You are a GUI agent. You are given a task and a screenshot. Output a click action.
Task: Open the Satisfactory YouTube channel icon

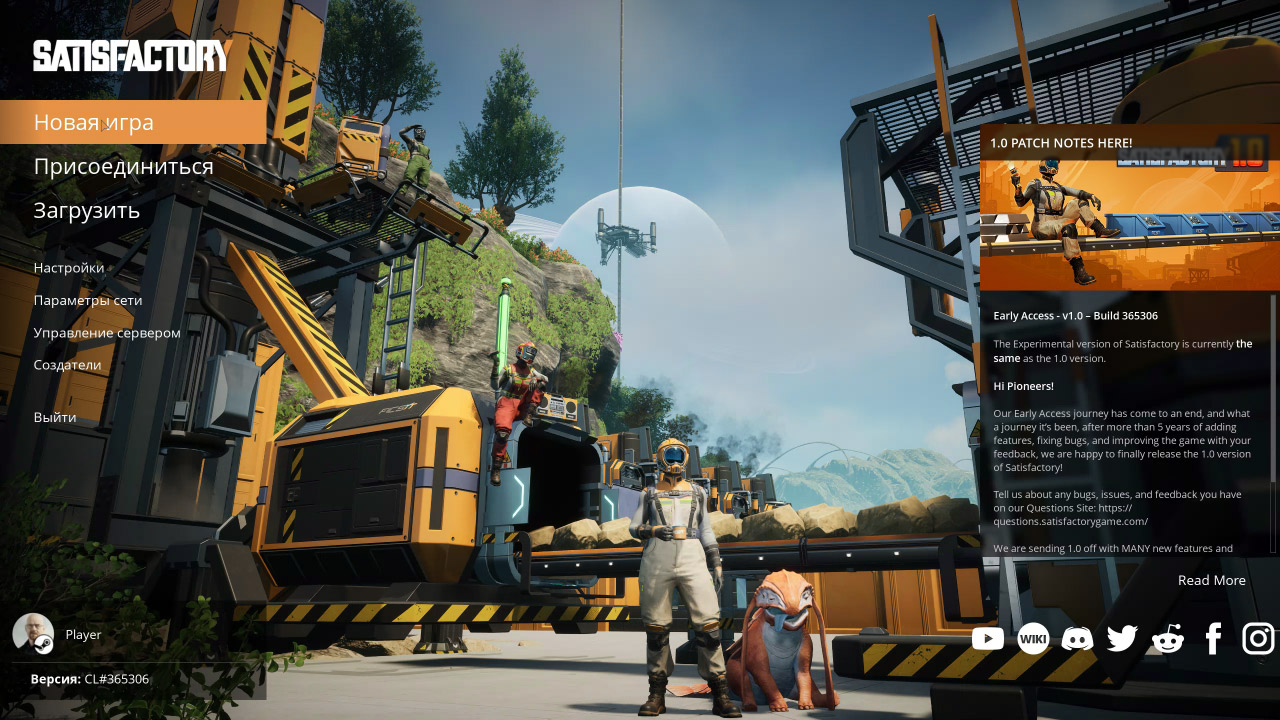[x=988, y=638]
